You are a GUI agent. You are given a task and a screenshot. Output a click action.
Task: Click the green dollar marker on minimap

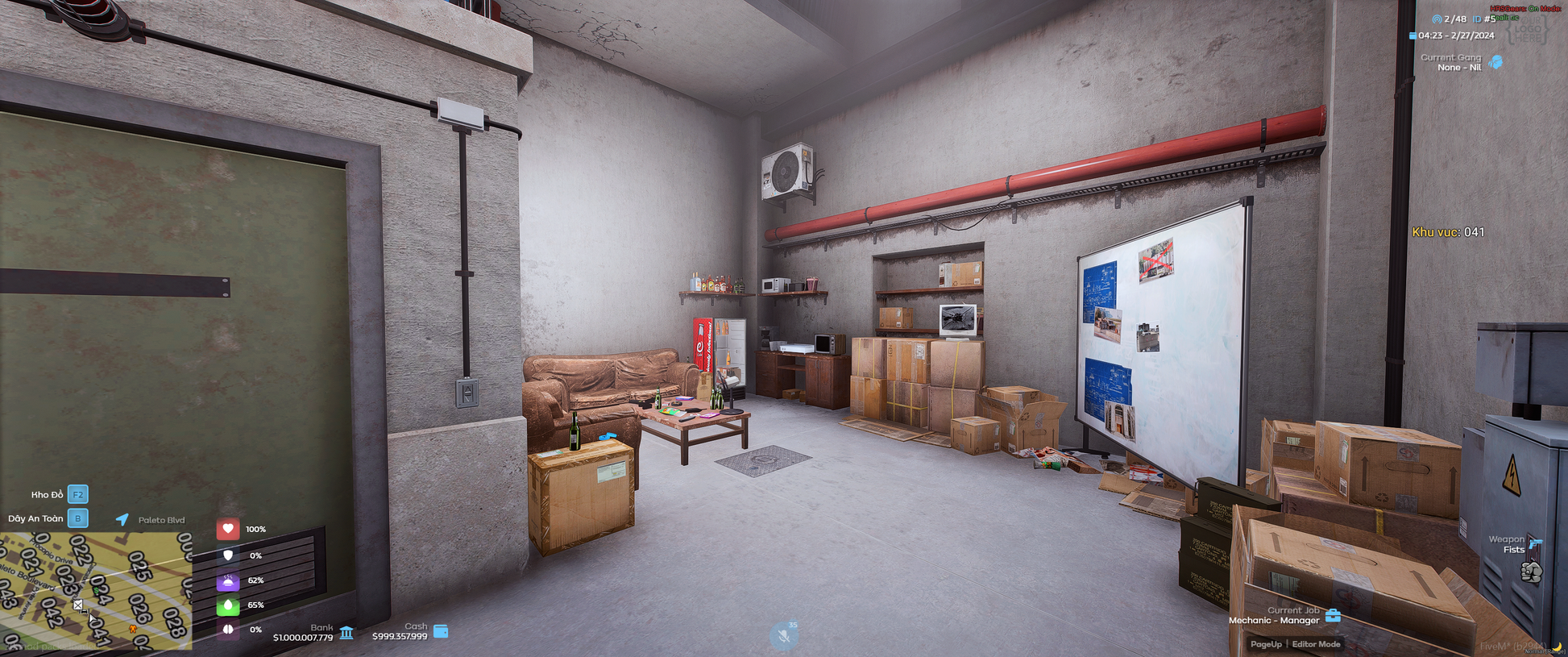coord(97,591)
